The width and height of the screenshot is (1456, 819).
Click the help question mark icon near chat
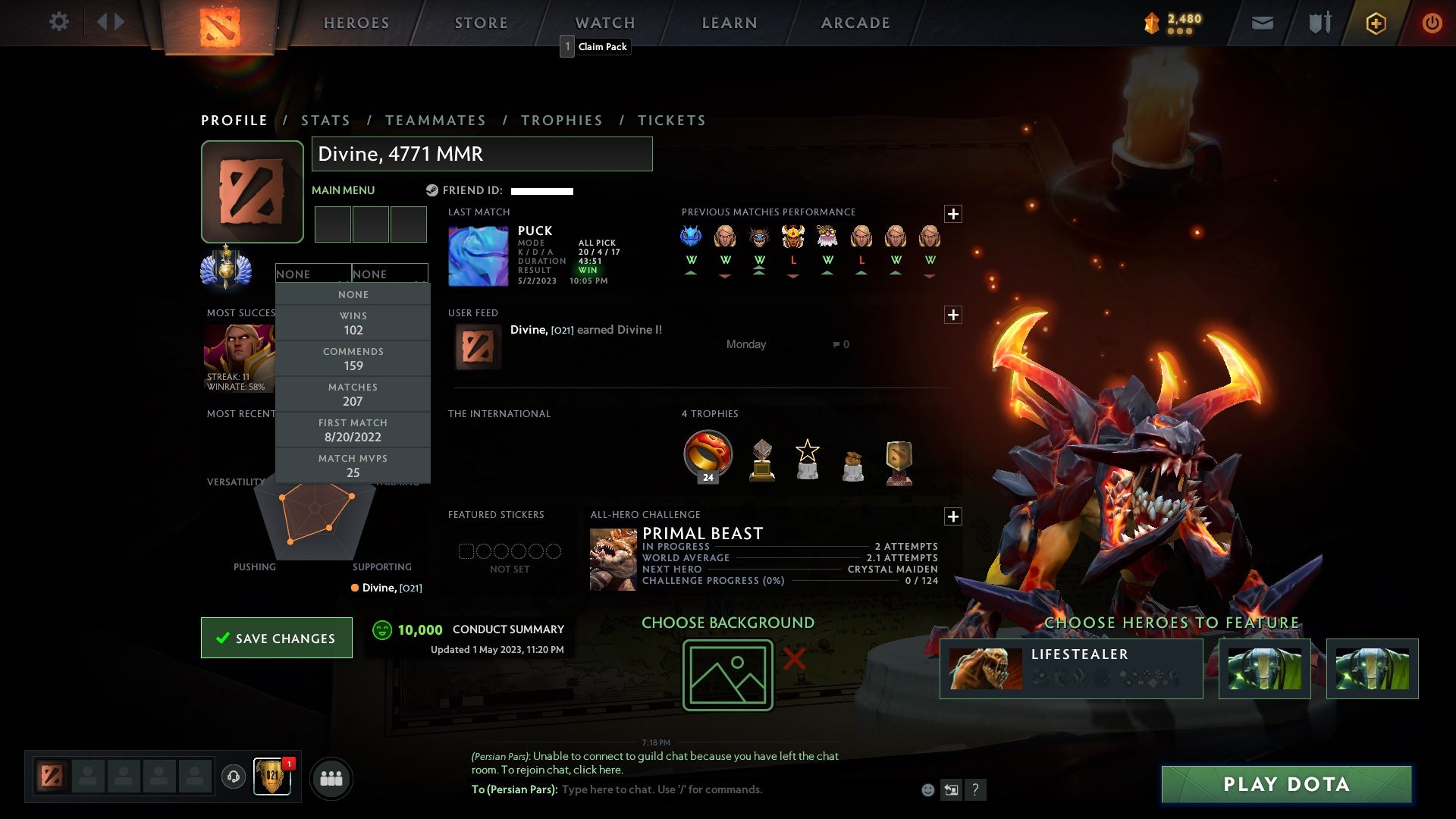click(974, 789)
